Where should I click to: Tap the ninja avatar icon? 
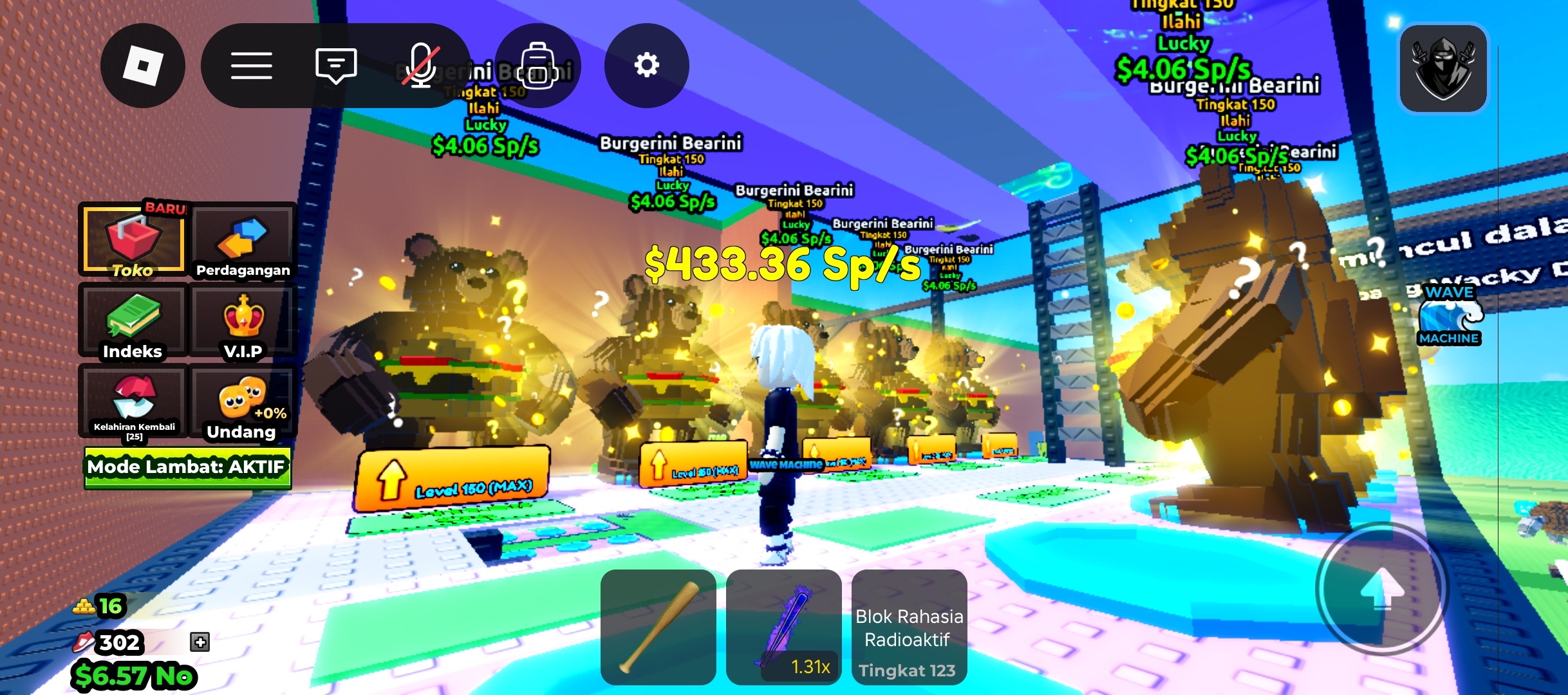pyautogui.click(x=1442, y=68)
